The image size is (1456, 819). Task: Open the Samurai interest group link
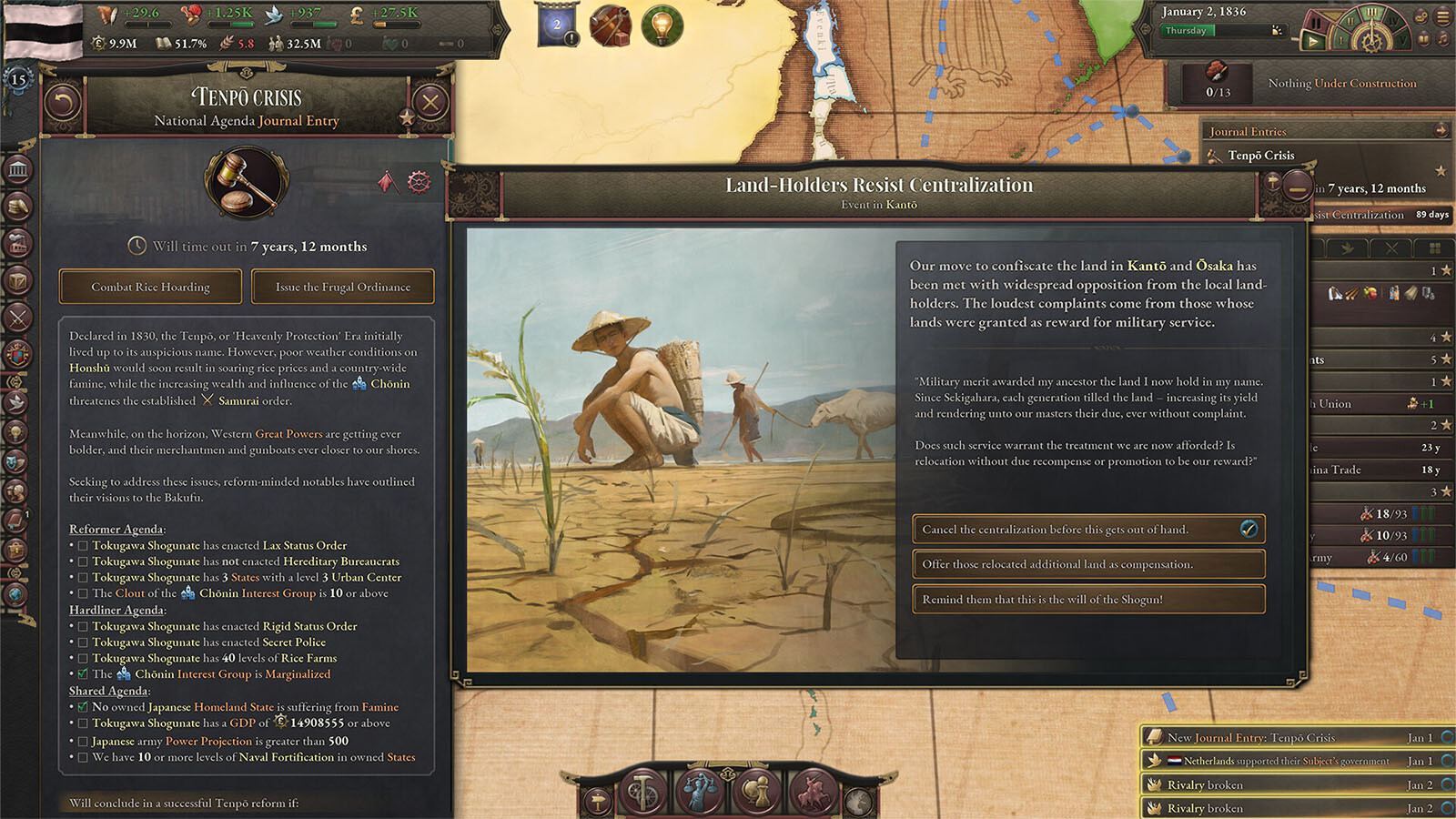click(x=245, y=400)
